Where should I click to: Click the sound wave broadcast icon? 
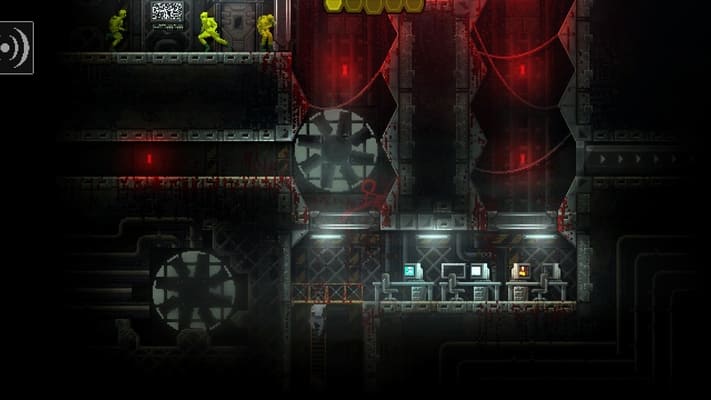[x=14, y=47]
